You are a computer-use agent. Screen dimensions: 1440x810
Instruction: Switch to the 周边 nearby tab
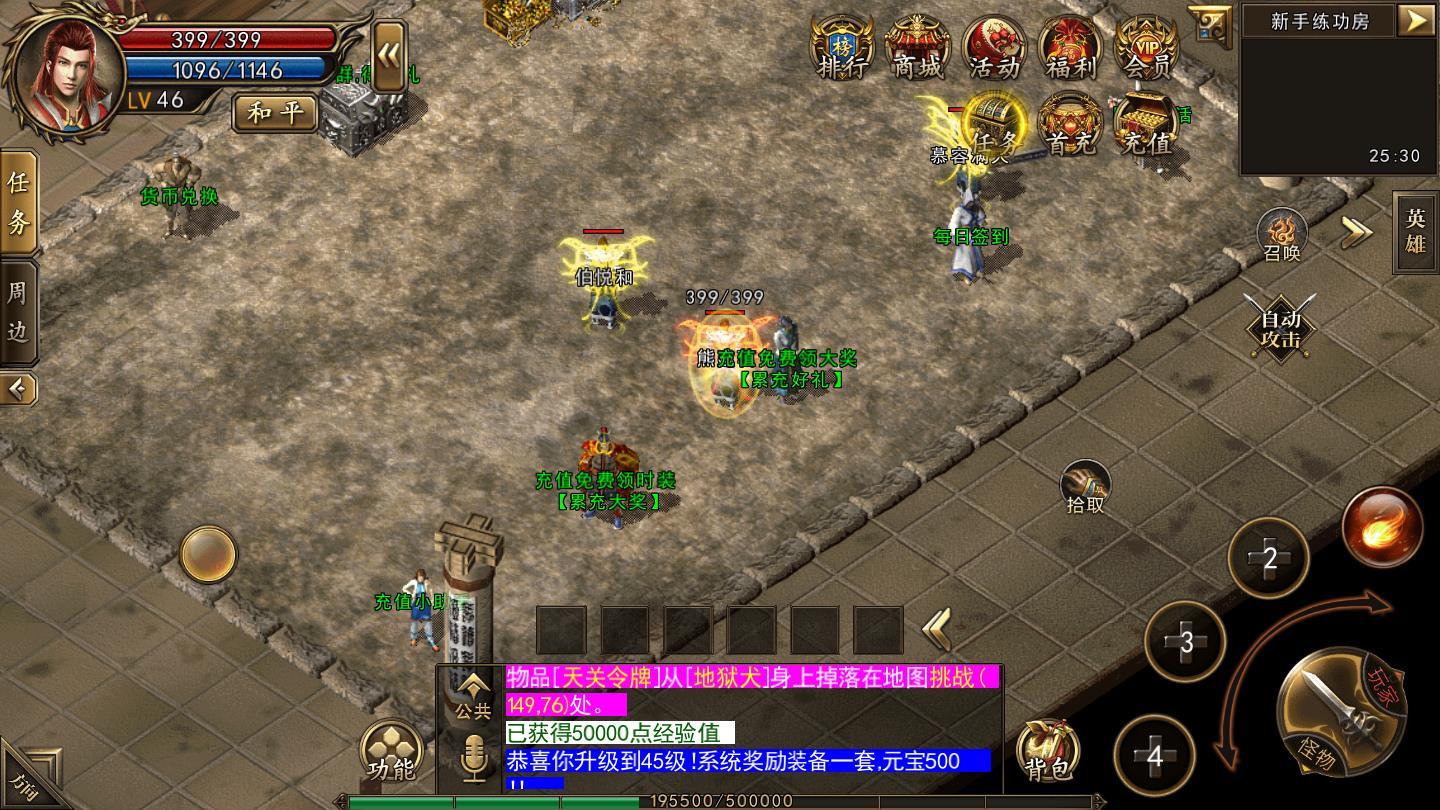pos(18,311)
